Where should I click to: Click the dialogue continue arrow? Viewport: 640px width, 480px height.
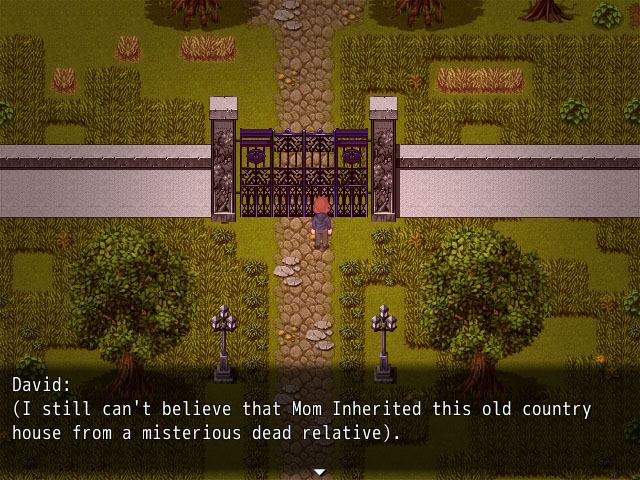320,471
